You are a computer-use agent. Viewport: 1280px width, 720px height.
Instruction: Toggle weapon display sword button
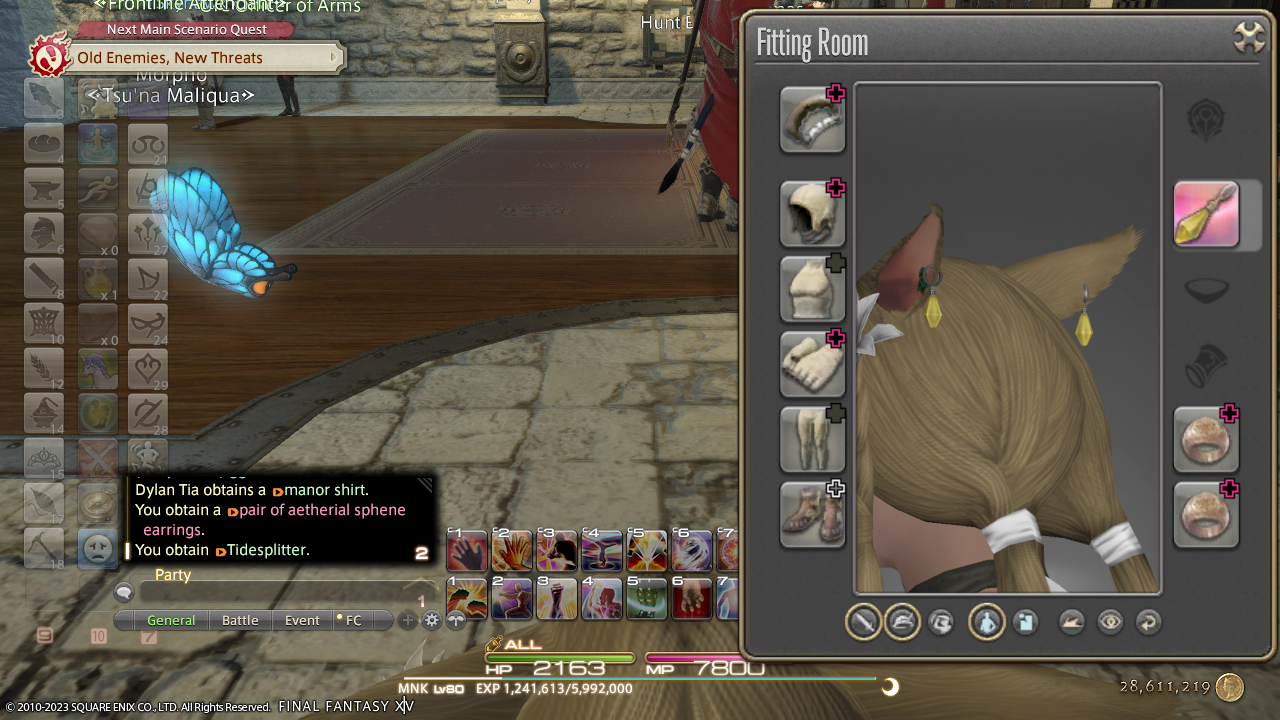coord(863,623)
